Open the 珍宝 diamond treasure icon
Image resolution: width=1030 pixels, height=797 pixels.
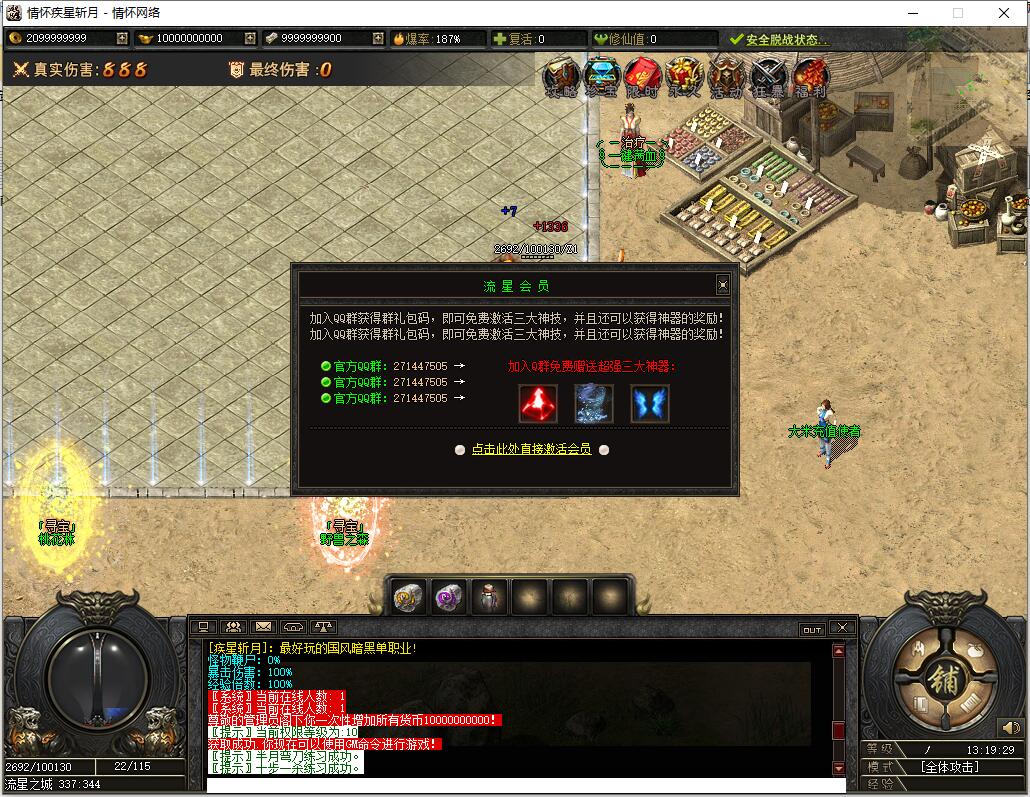(x=602, y=78)
